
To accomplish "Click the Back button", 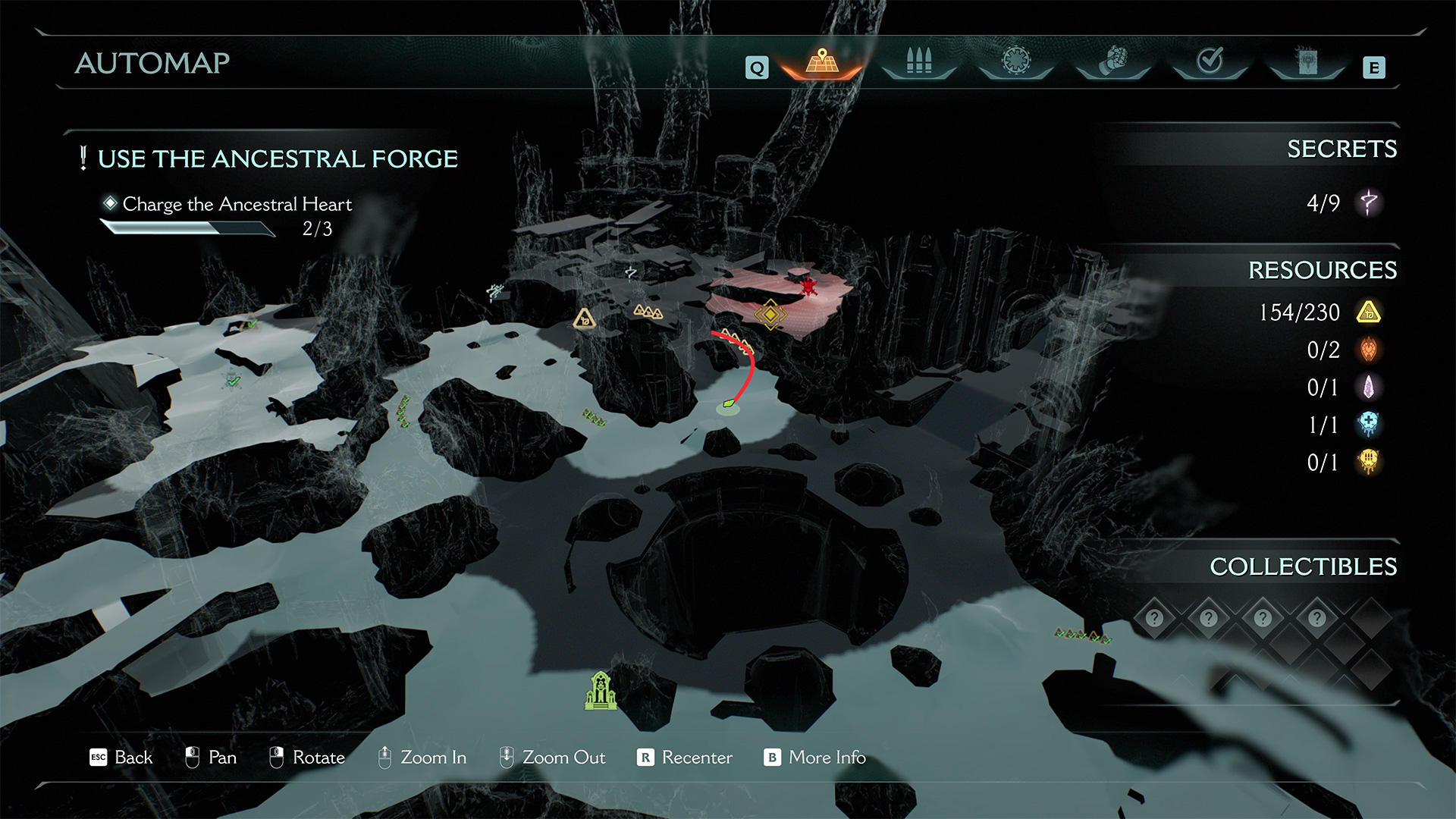I will click(x=121, y=758).
